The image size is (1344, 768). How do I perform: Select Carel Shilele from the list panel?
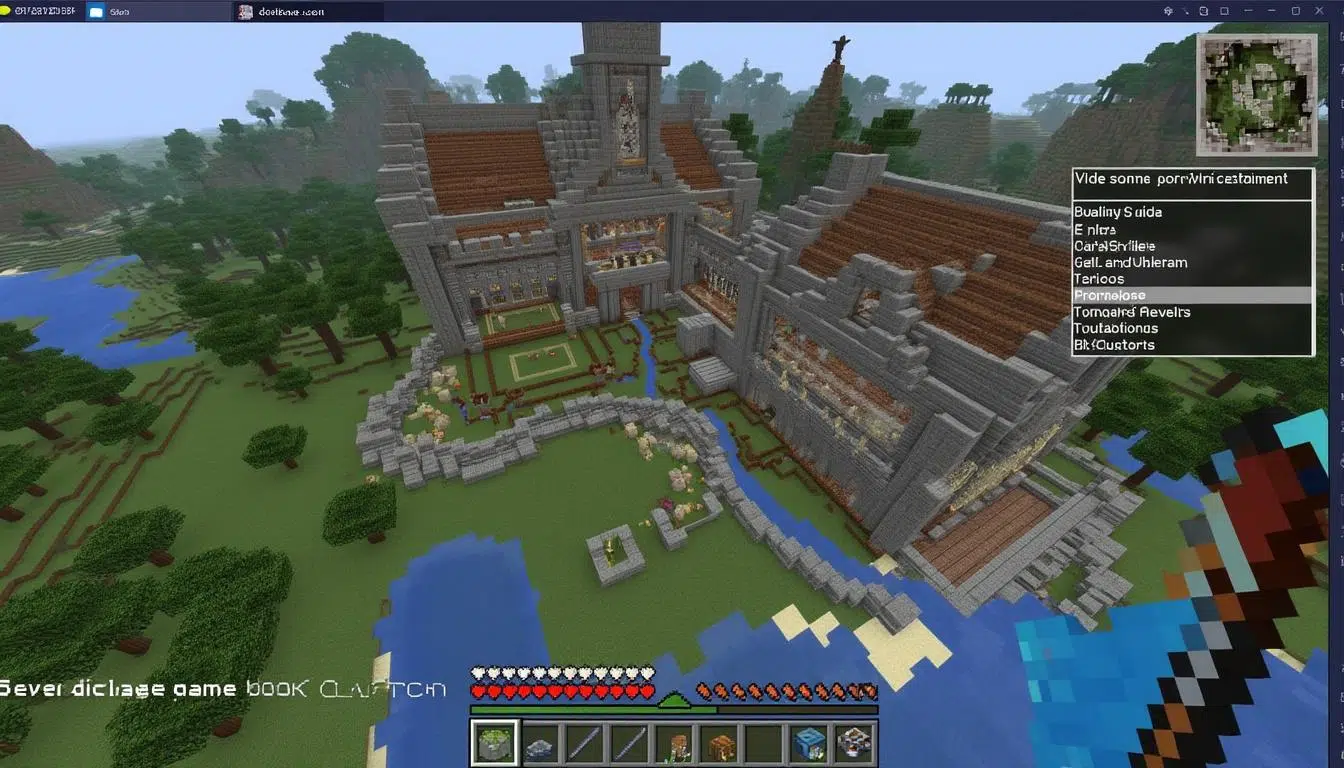(x=1116, y=245)
